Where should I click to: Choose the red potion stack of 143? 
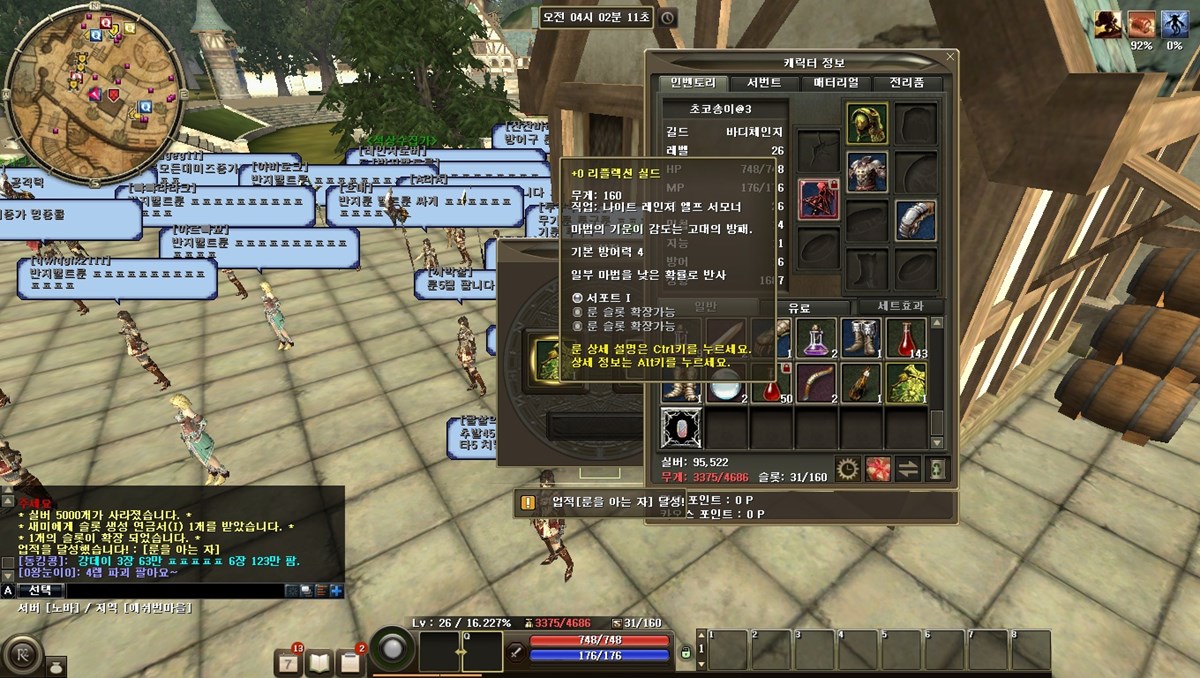tap(906, 340)
